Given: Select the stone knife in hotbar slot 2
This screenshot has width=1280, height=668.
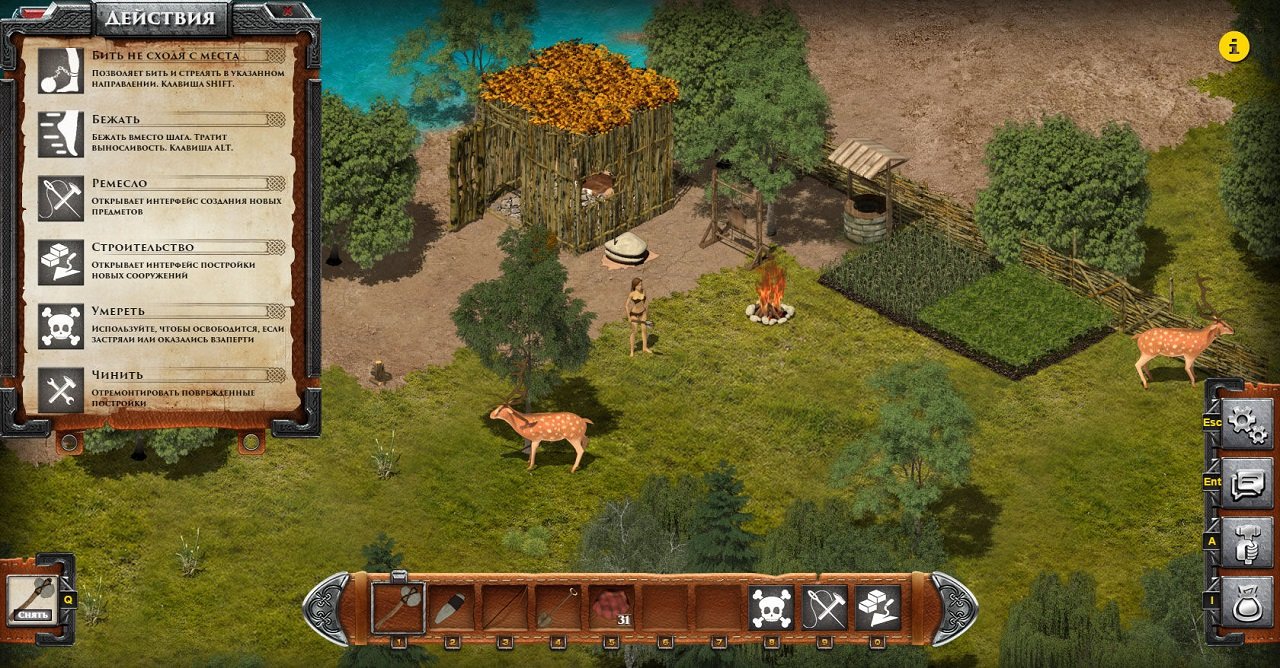Looking at the screenshot, I should coord(451,607).
